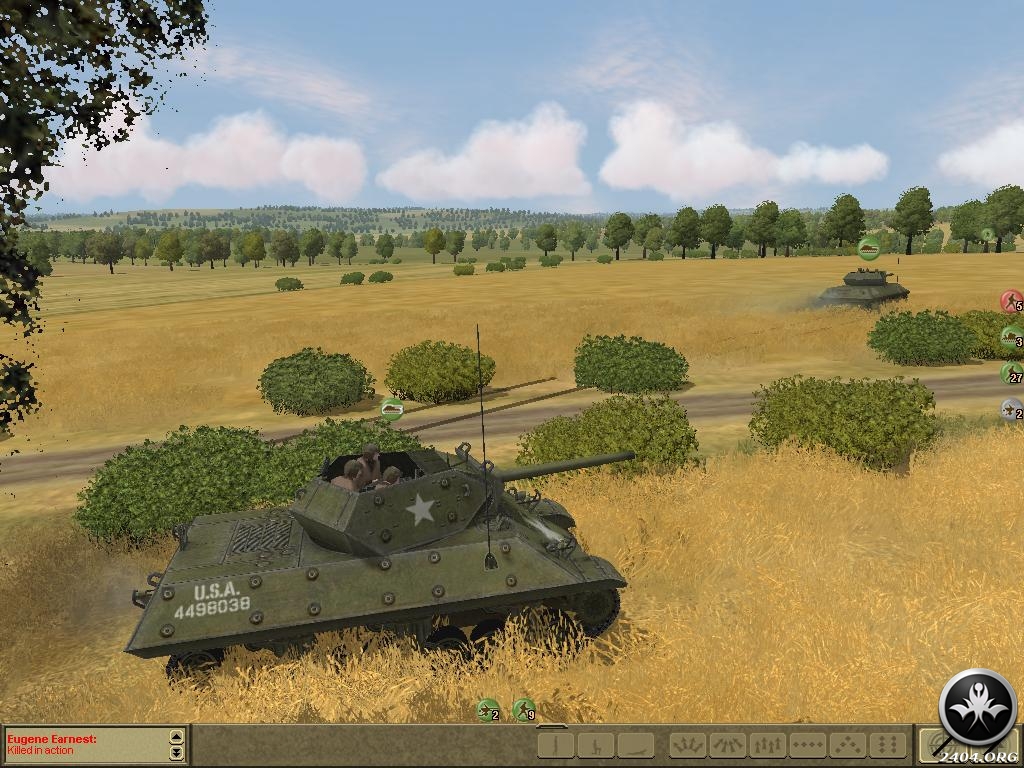The height and width of the screenshot is (768, 1024).
Task: Click the crosshair target button
Action: coord(935,745)
